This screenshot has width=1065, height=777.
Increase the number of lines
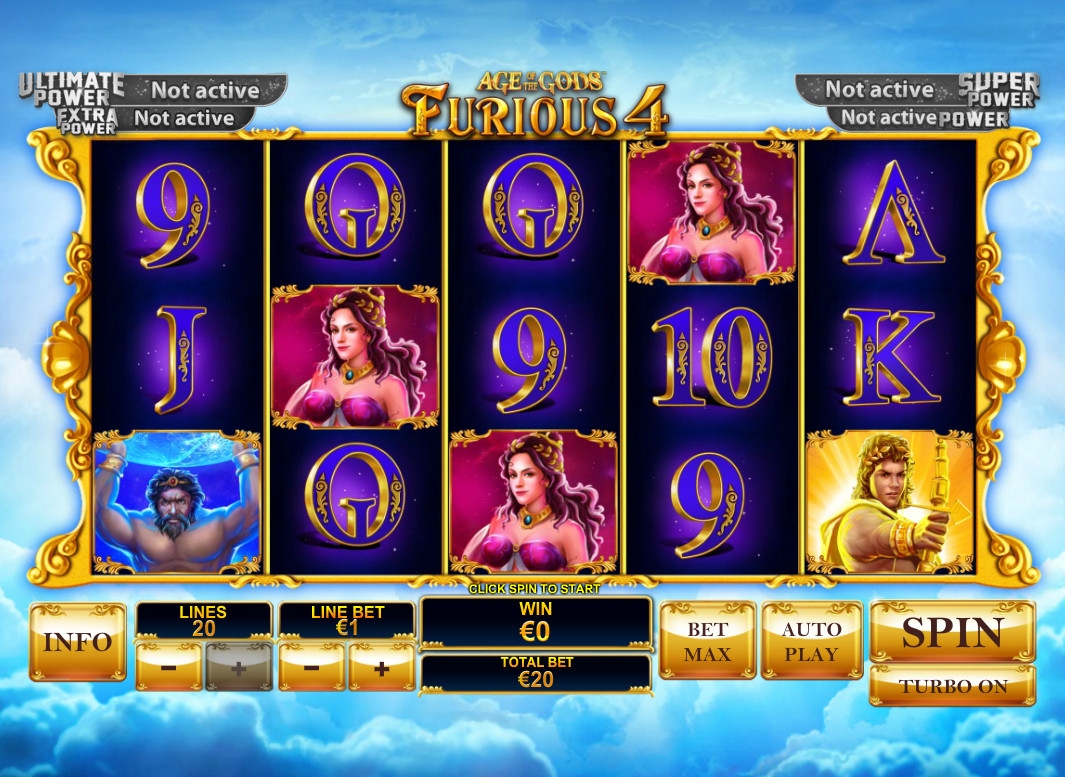[238, 667]
